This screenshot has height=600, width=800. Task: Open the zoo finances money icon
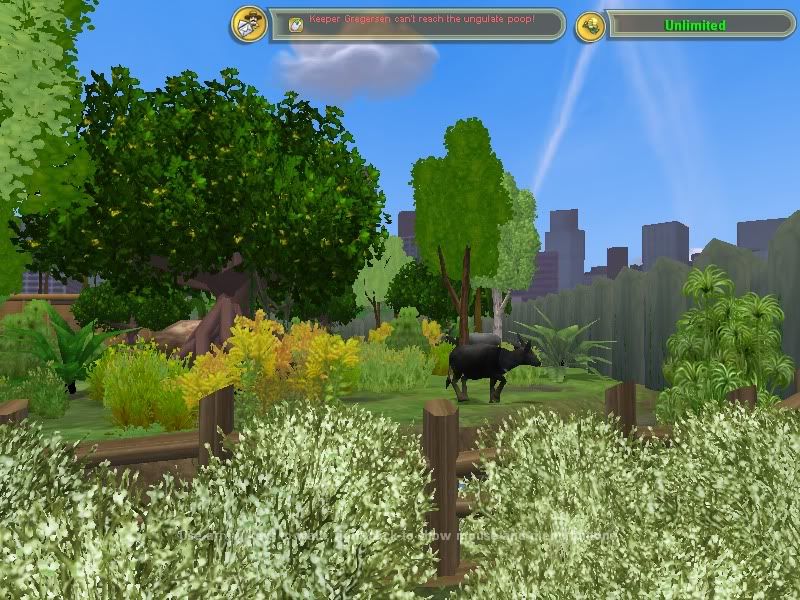point(590,26)
